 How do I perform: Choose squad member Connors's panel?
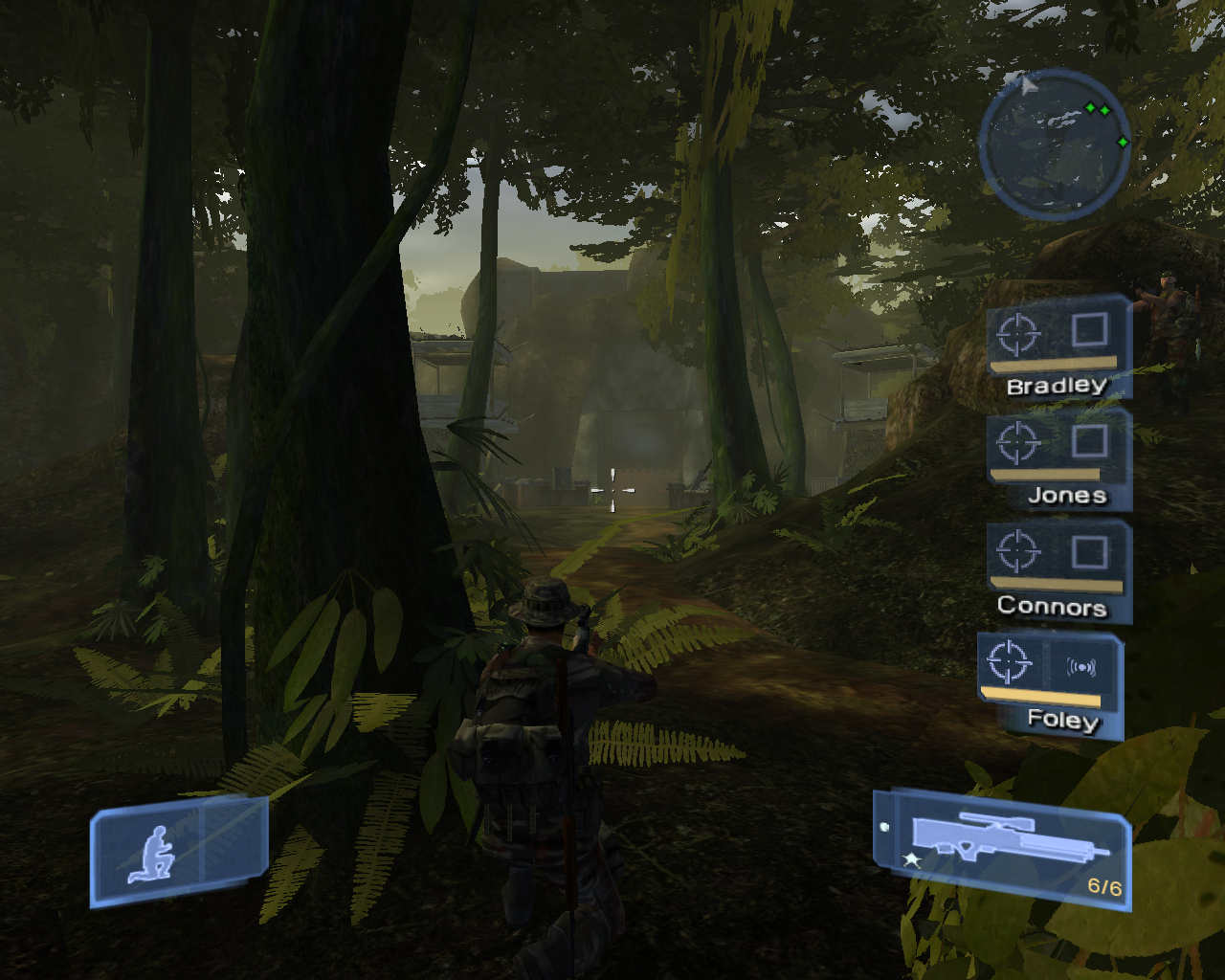pyautogui.click(x=1058, y=570)
